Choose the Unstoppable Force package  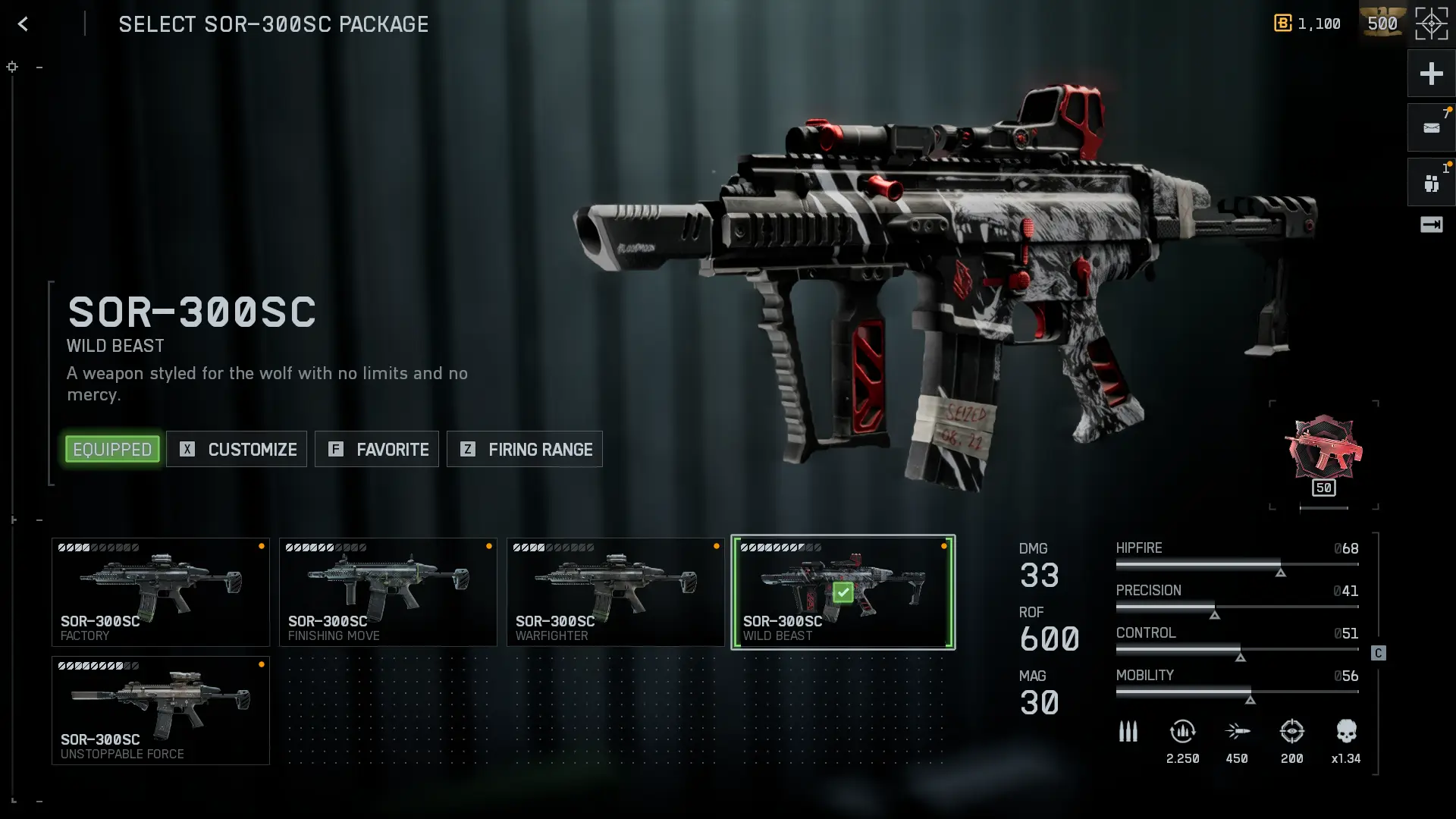(x=161, y=711)
